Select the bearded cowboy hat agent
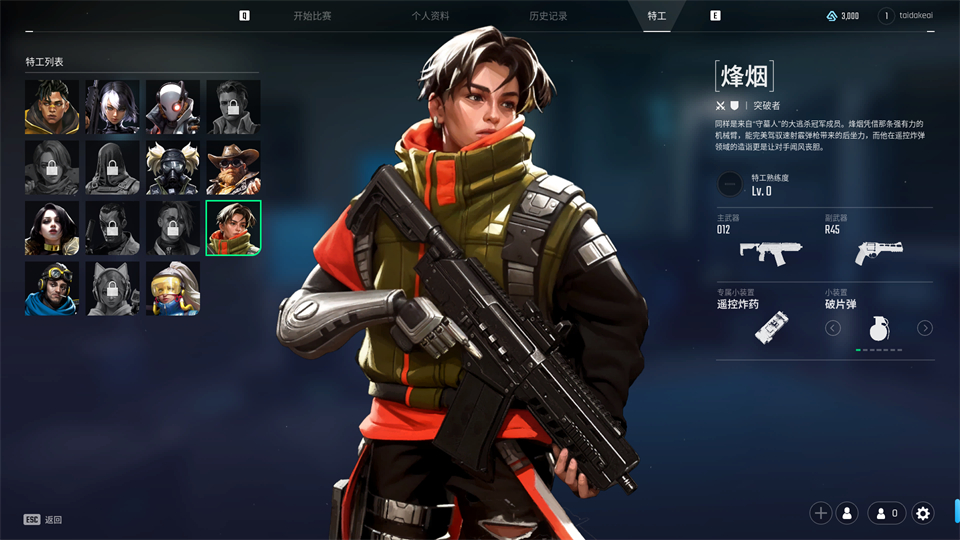 (x=233, y=168)
